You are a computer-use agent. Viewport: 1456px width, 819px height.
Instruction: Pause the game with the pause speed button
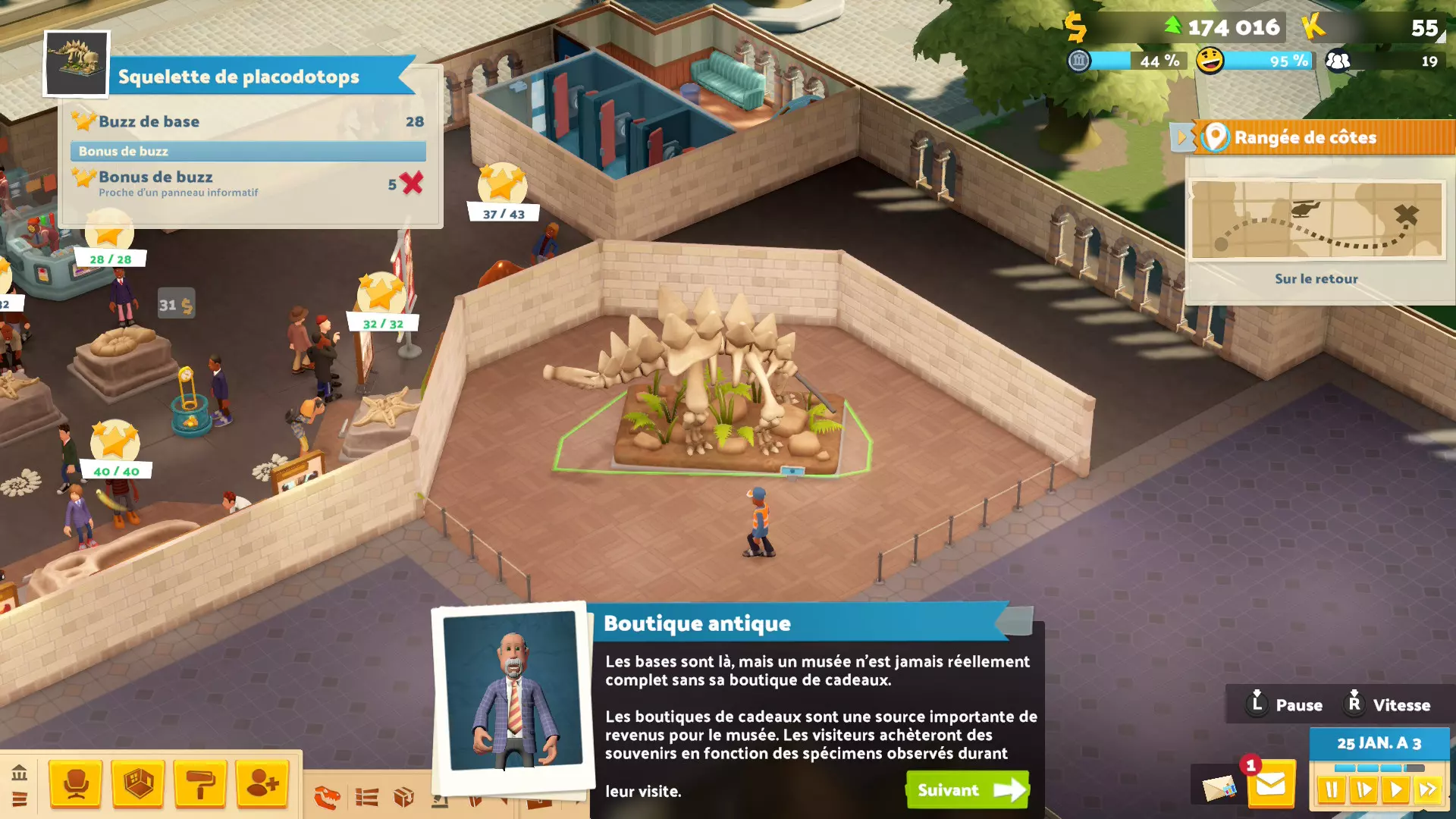(x=1332, y=790)
